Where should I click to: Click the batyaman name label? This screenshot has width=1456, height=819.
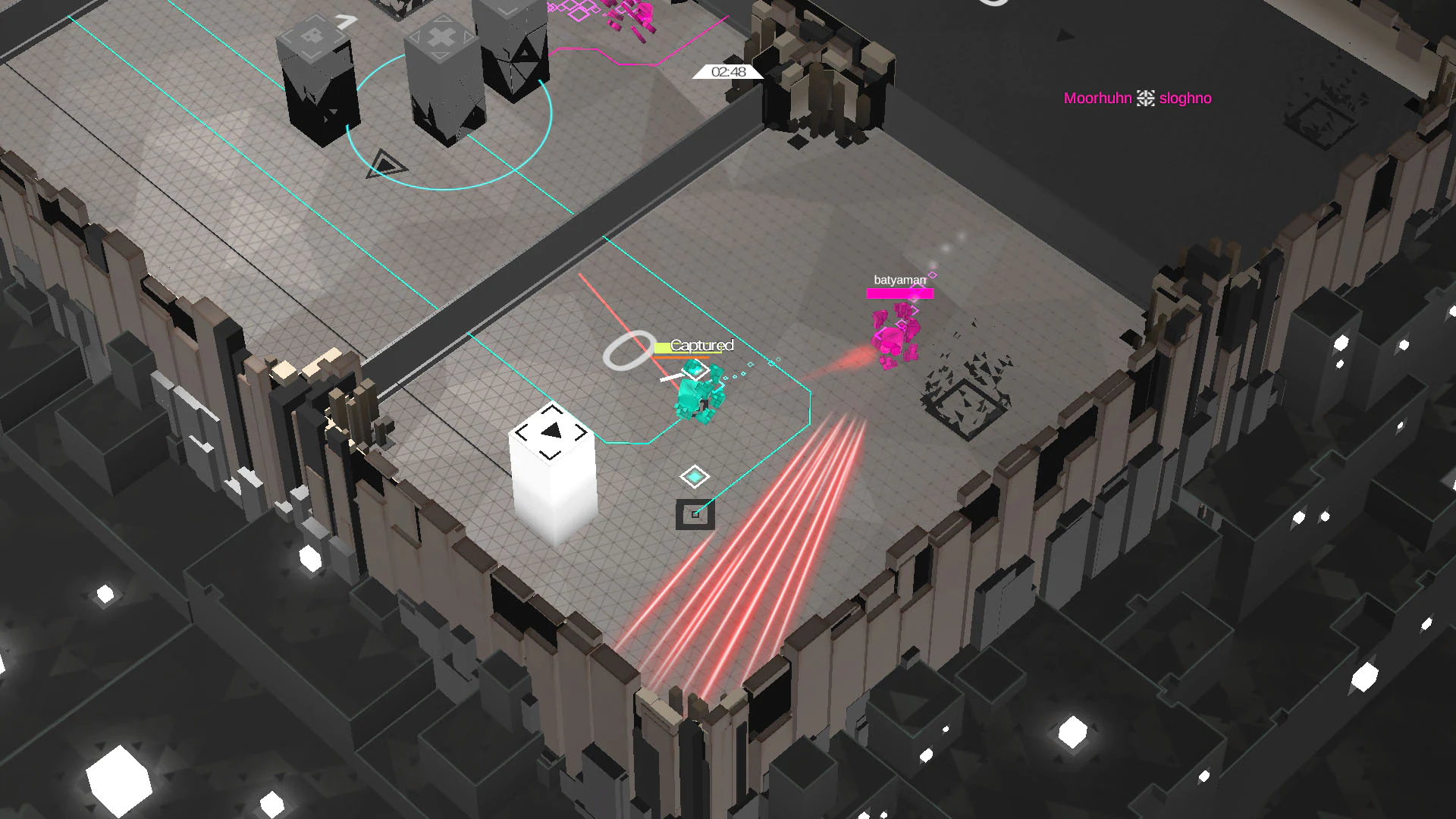click(901, 279)
